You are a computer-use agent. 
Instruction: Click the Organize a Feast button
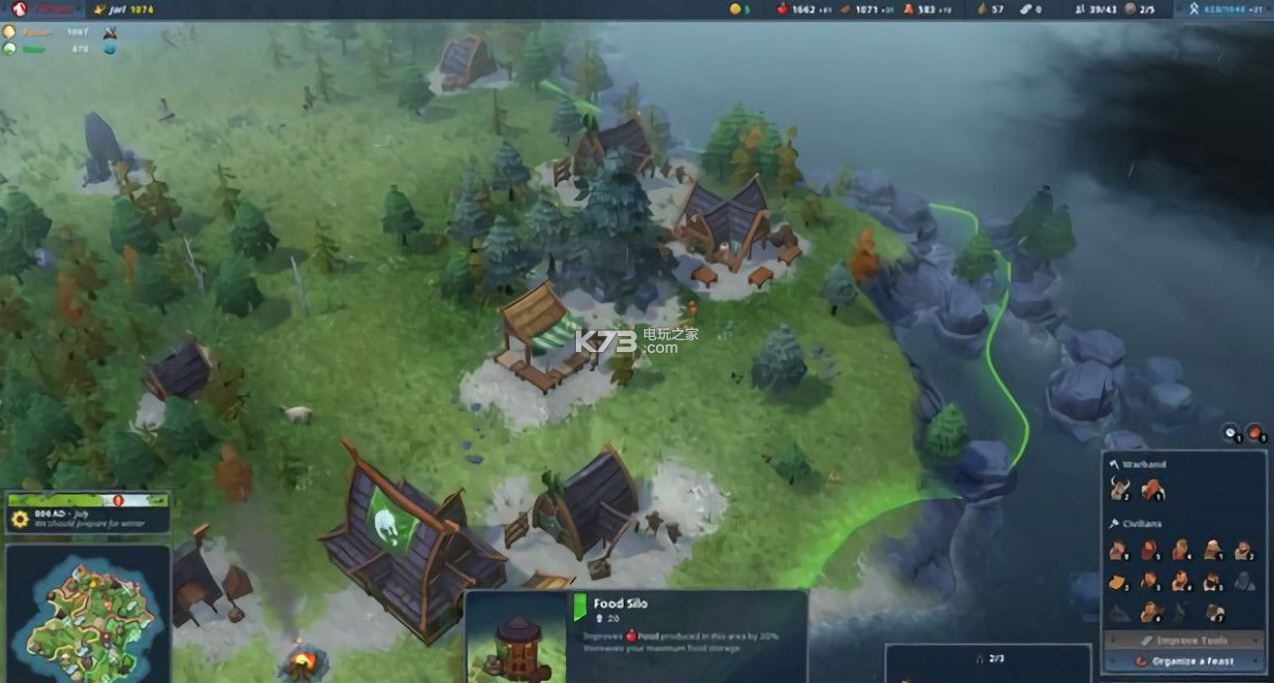(x=1185, y=661)
